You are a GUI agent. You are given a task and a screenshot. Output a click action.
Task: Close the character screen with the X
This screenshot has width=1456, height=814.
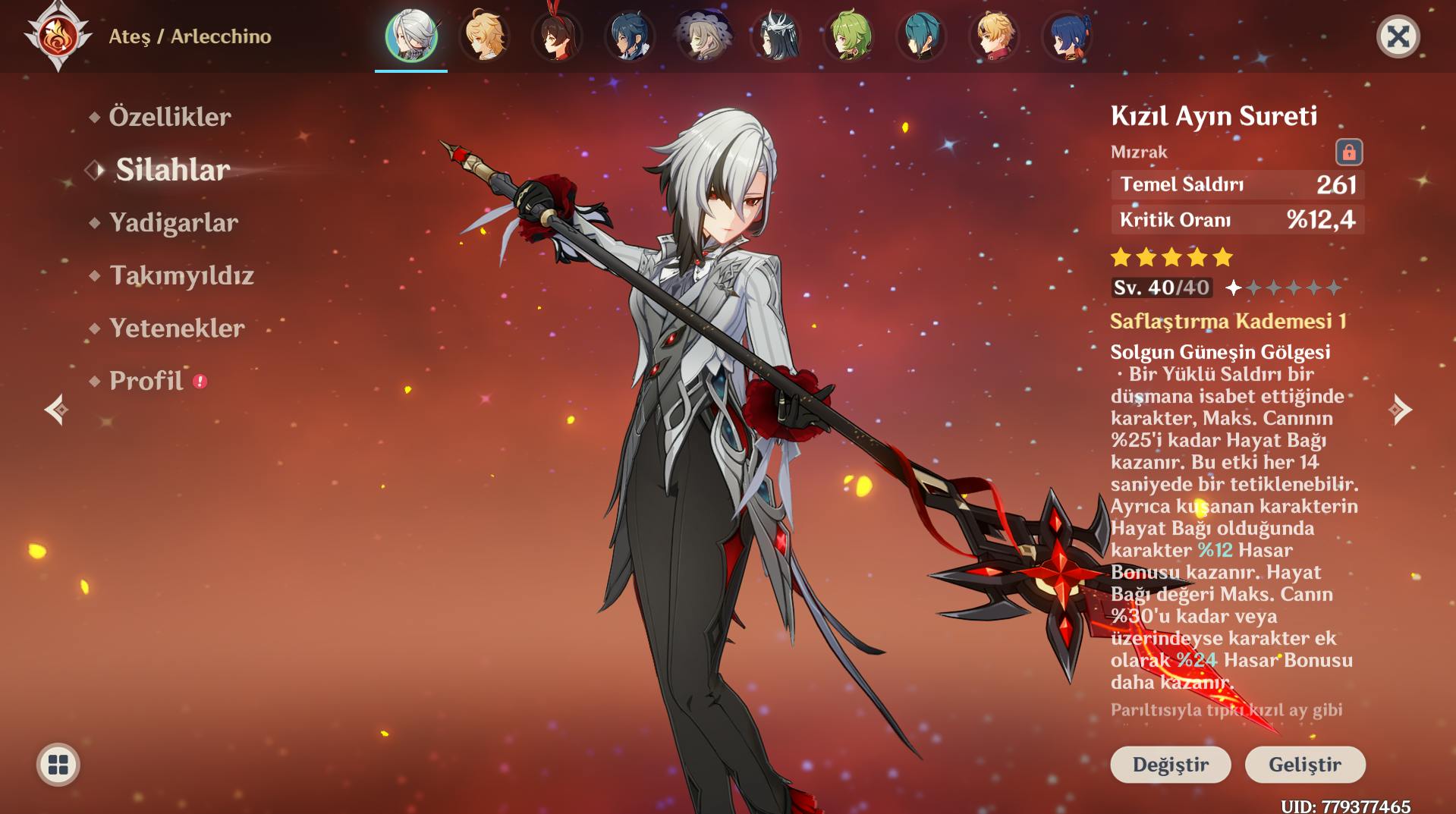coord(1398,36)
